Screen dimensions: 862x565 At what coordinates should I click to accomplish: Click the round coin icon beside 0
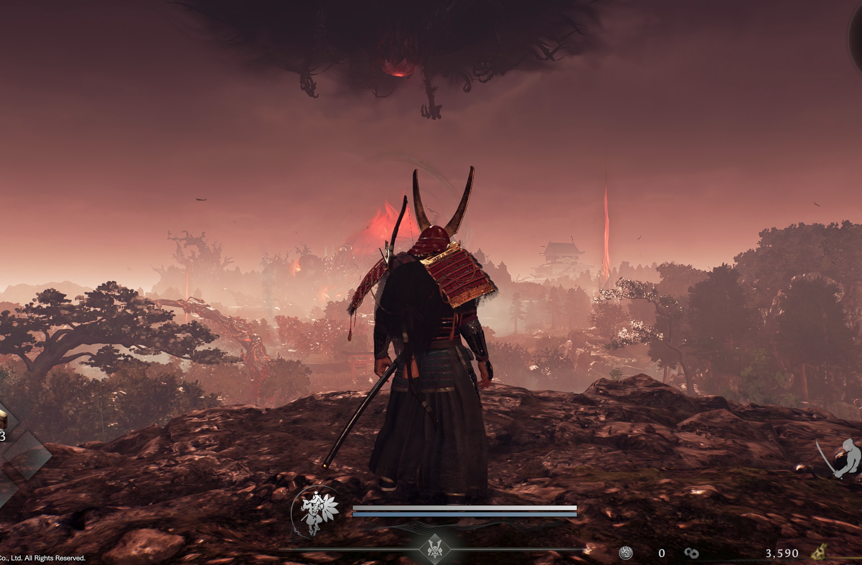point(626,553)
